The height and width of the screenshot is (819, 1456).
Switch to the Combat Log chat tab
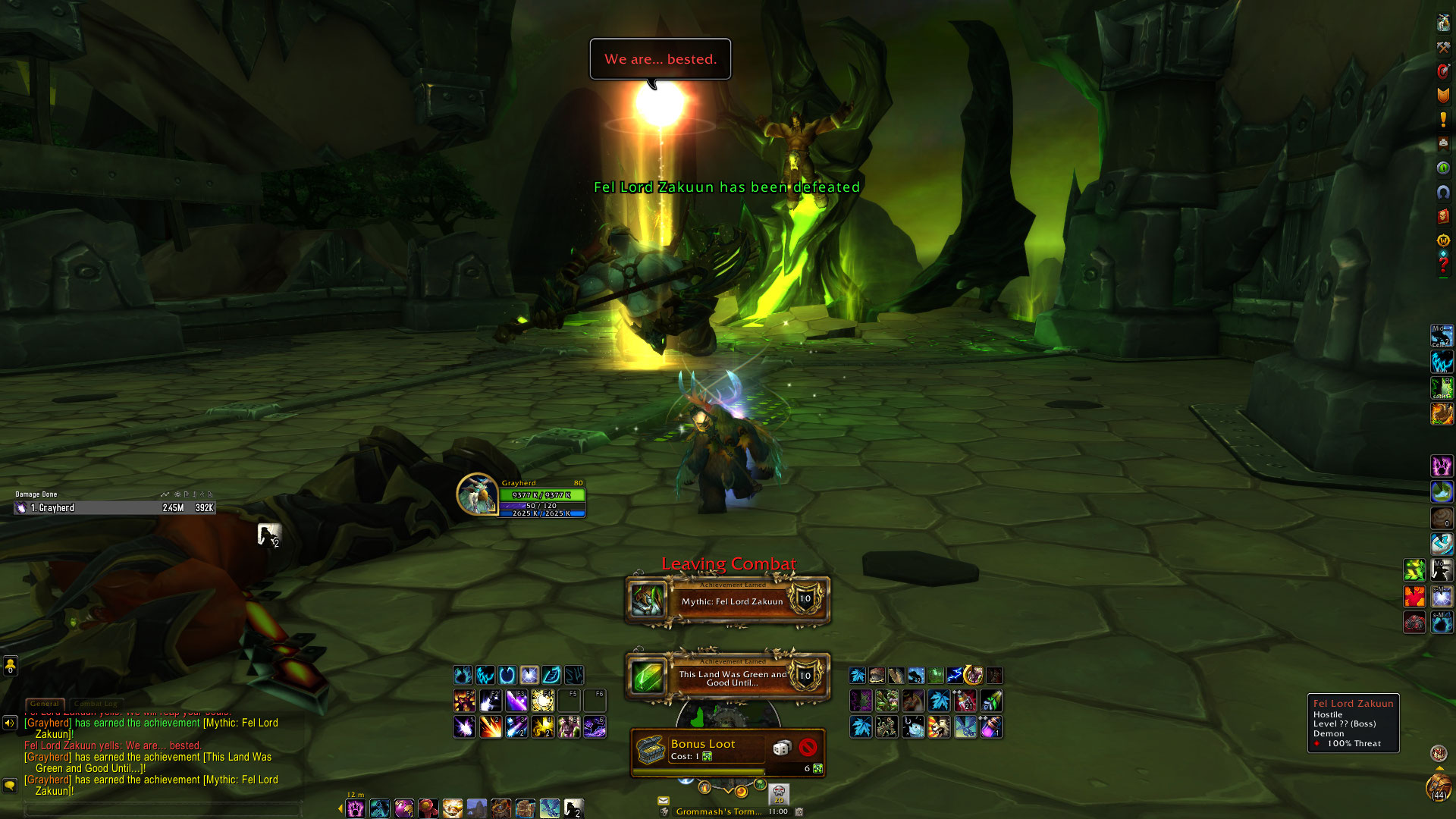pyautogui.click(x=96, y=704)
